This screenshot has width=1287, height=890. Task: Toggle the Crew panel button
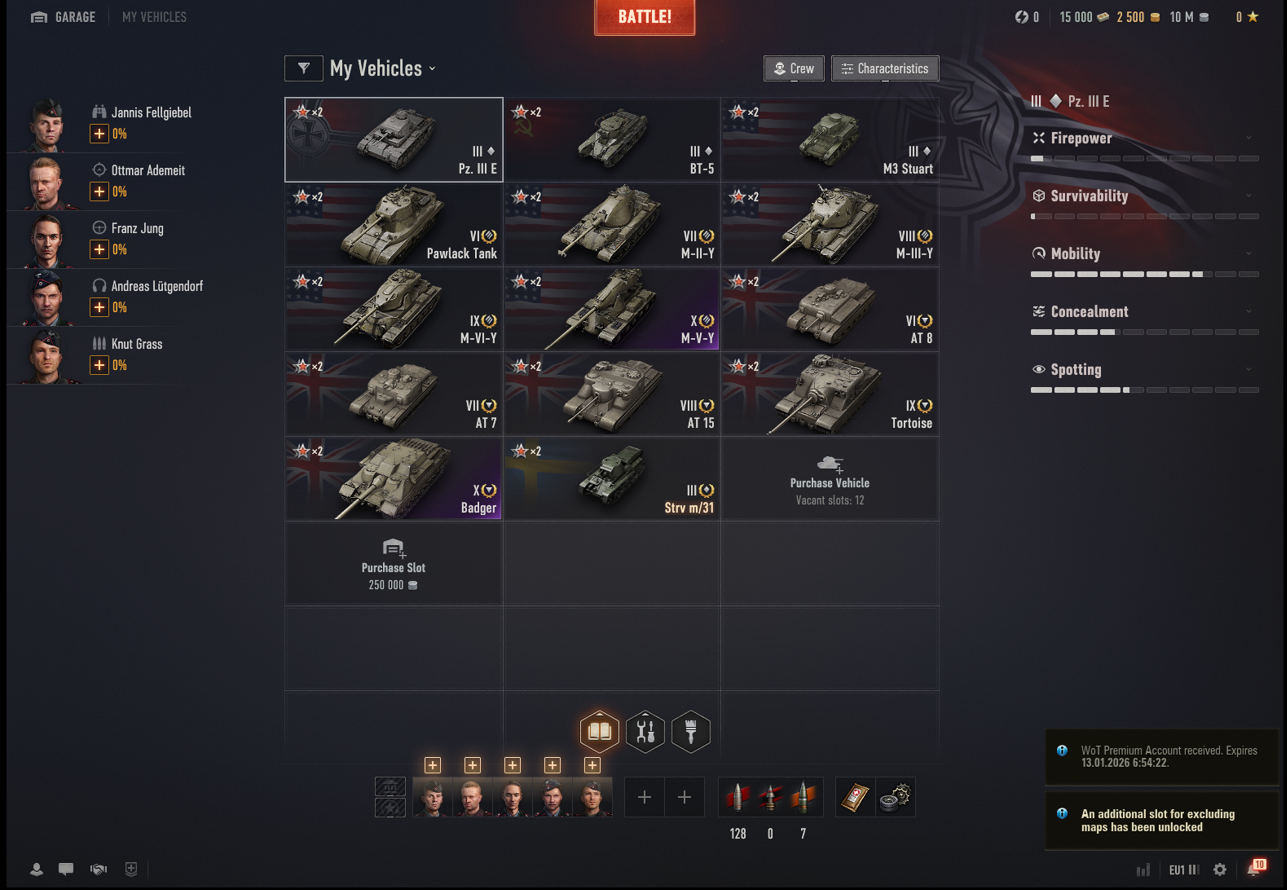793,68
